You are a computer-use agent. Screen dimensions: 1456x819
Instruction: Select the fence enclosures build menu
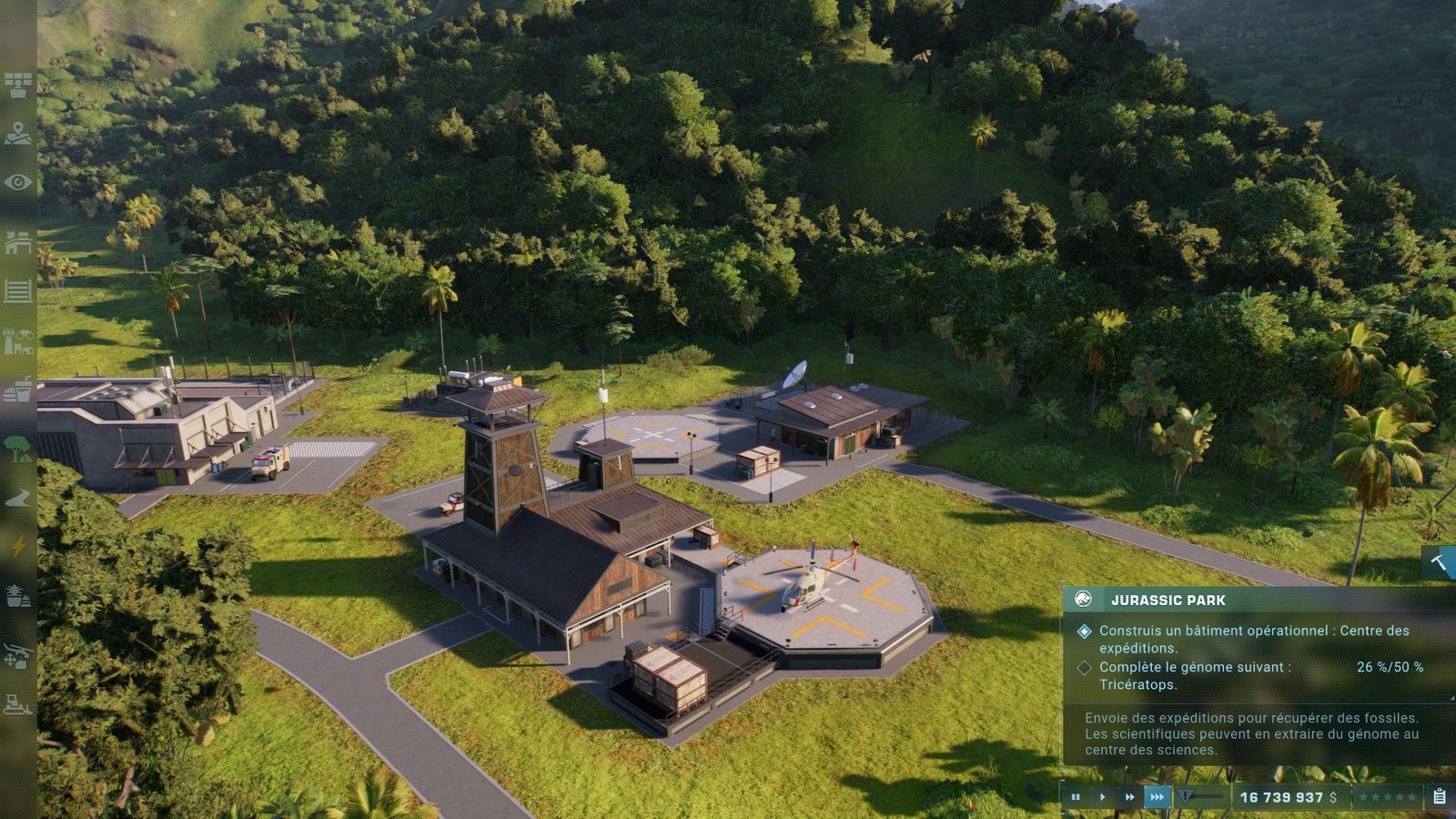pyautogui.click(x=17, y=291)
